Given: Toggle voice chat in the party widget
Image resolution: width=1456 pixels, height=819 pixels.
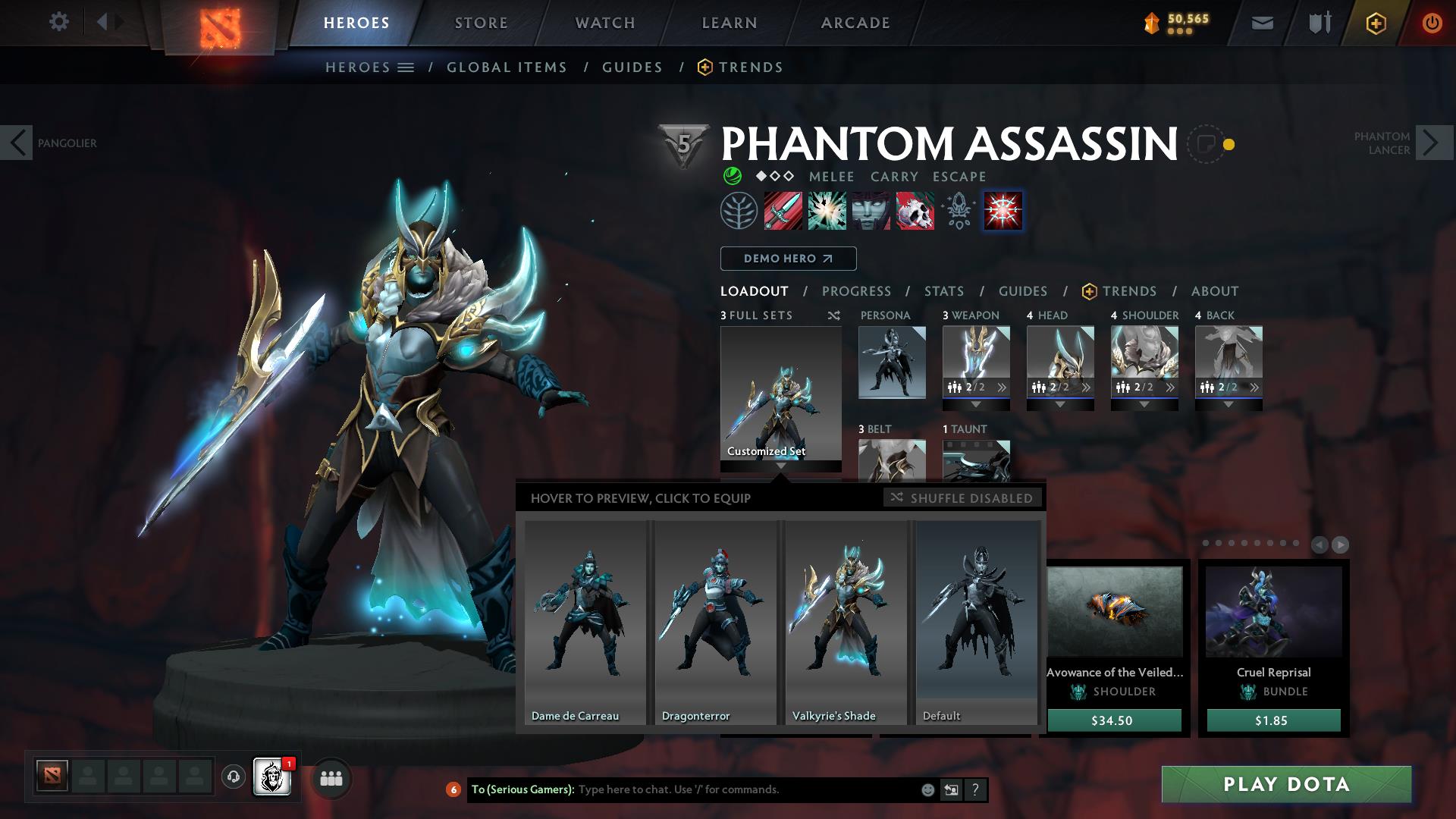Looking at the screenshot, I should [232, 777].
